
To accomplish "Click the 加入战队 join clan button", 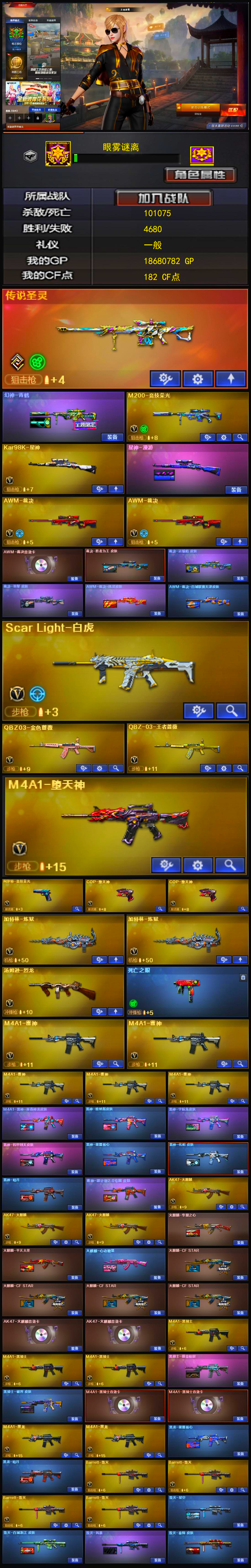I will pos(163,198).
